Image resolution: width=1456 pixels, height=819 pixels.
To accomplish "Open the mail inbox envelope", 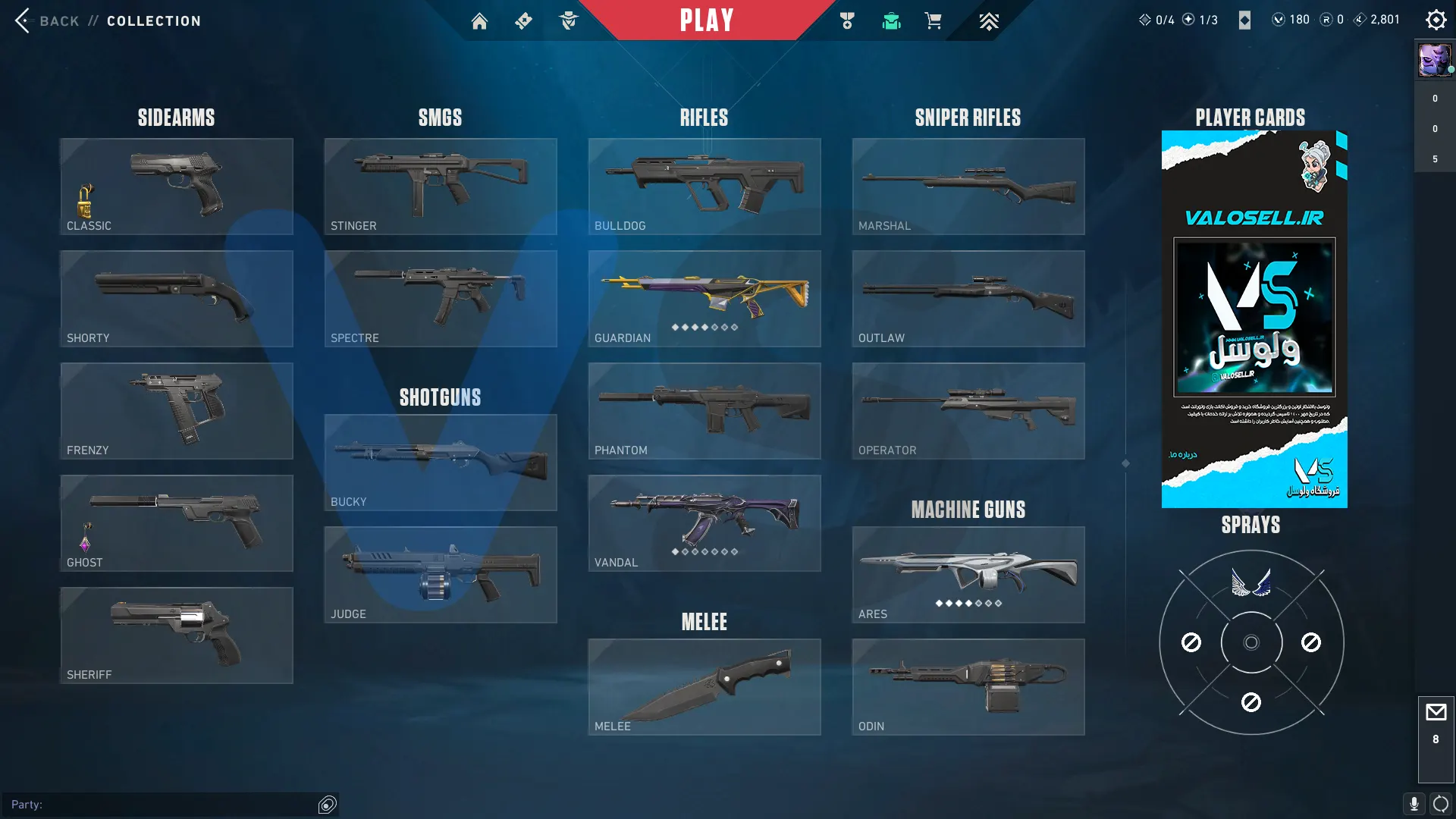I will [x=1436, y=713].
